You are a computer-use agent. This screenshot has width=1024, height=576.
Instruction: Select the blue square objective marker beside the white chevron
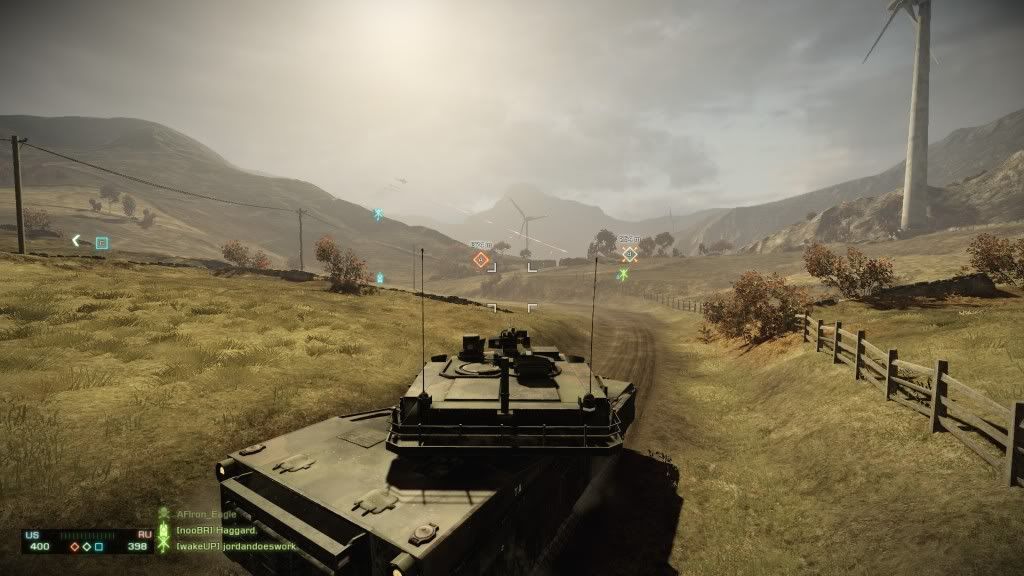click(x=101, y=242)
